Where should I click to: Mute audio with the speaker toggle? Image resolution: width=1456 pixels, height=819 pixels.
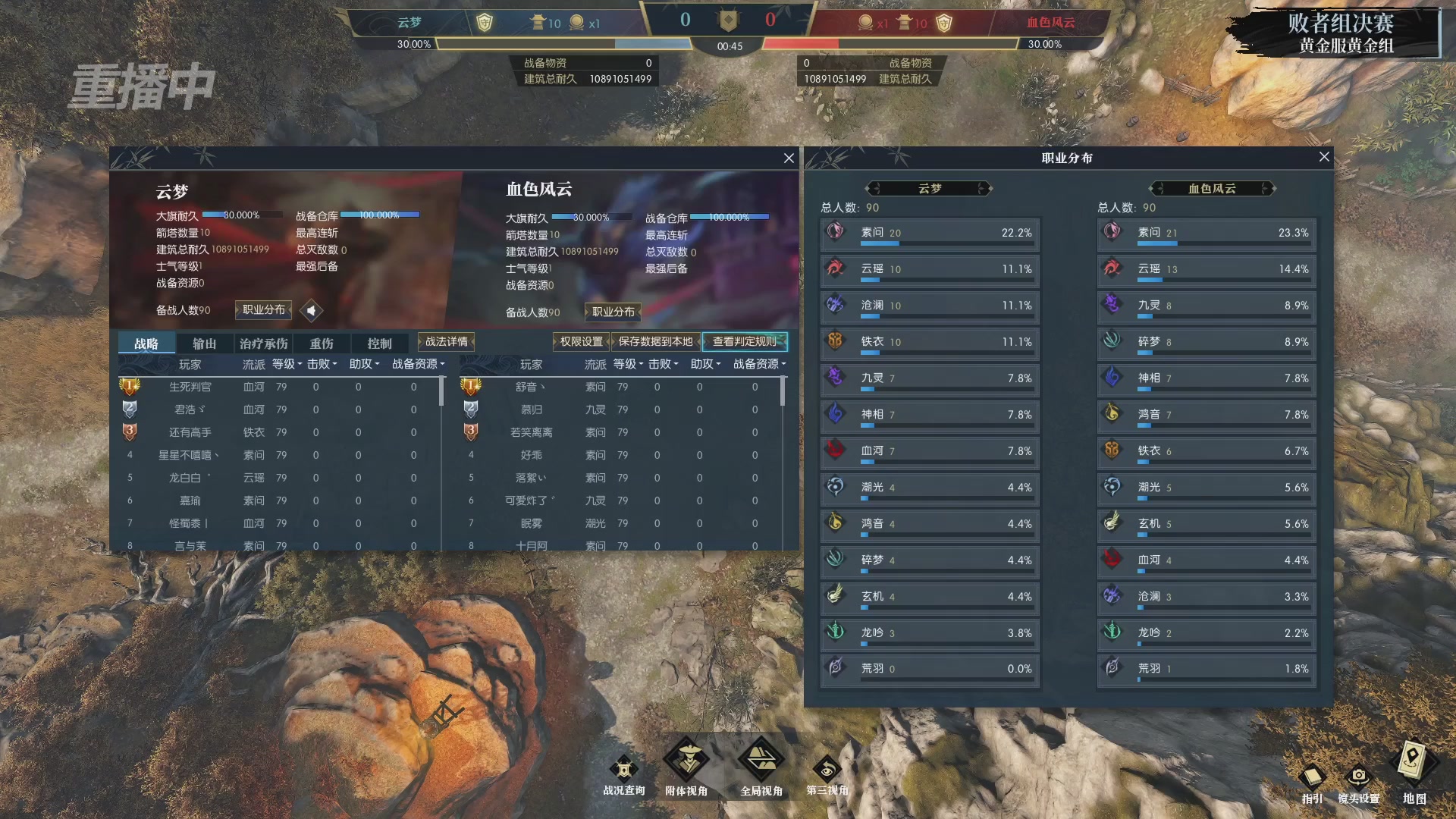point(311,310)
